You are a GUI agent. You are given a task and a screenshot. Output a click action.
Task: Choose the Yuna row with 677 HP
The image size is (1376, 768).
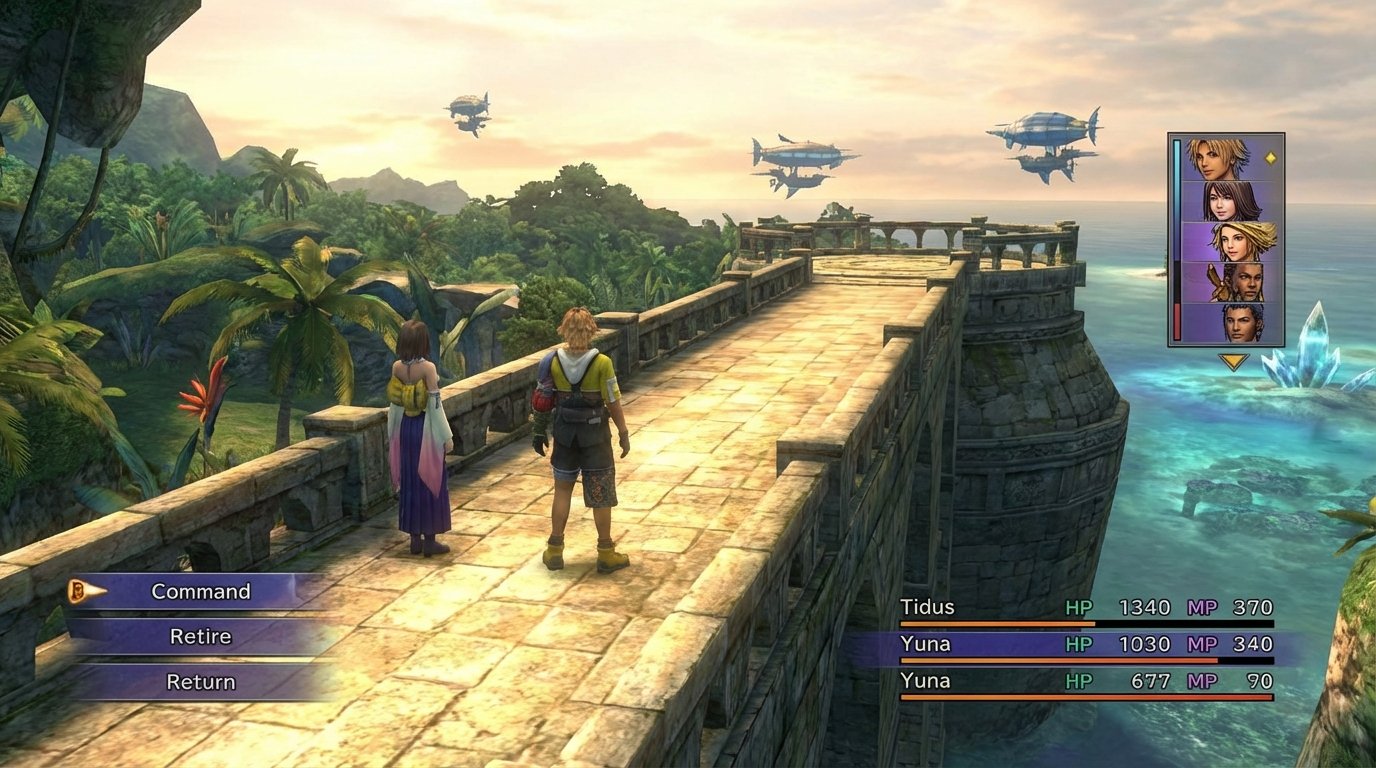1085,682
